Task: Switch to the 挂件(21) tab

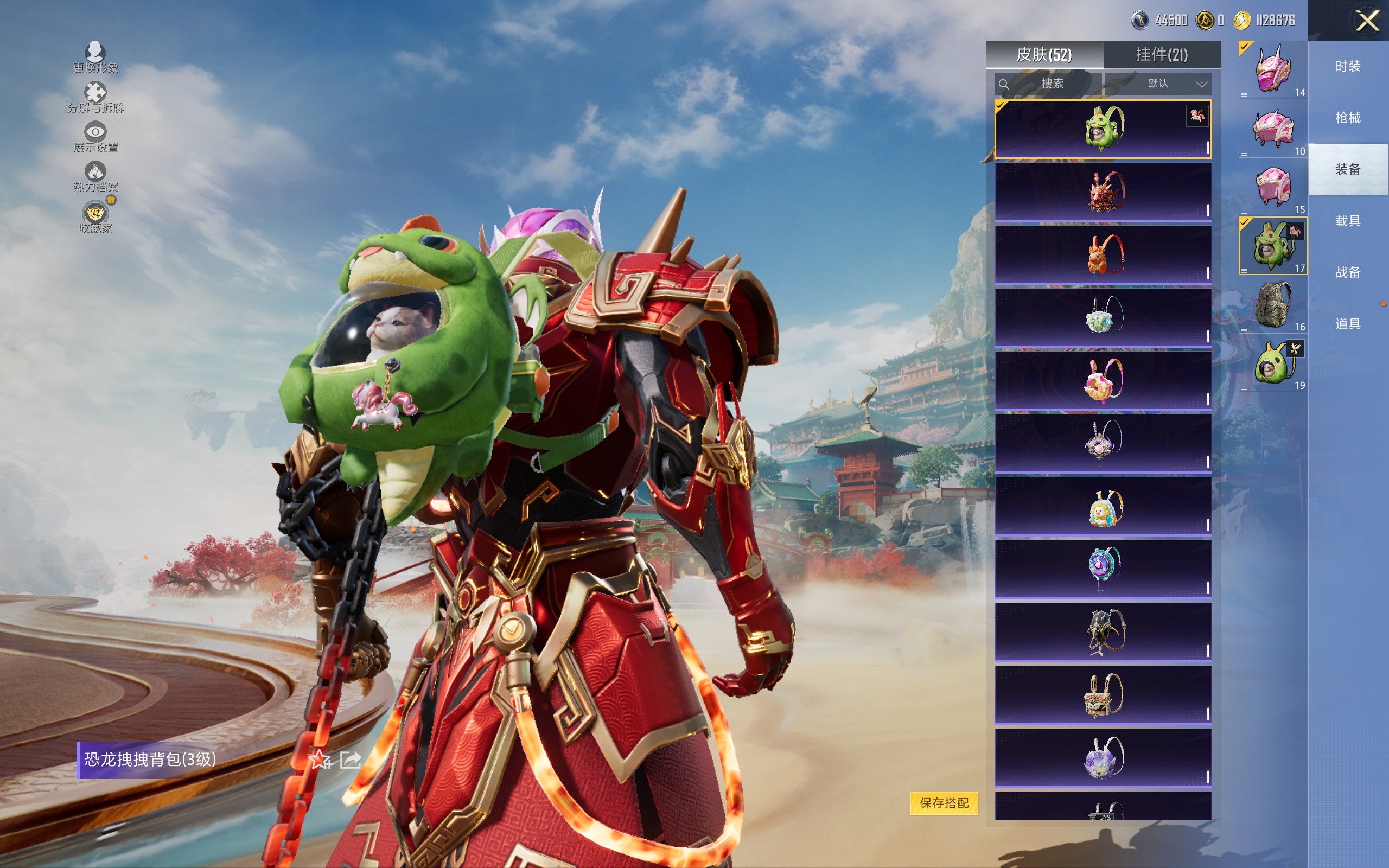Action: [1161, 55]
